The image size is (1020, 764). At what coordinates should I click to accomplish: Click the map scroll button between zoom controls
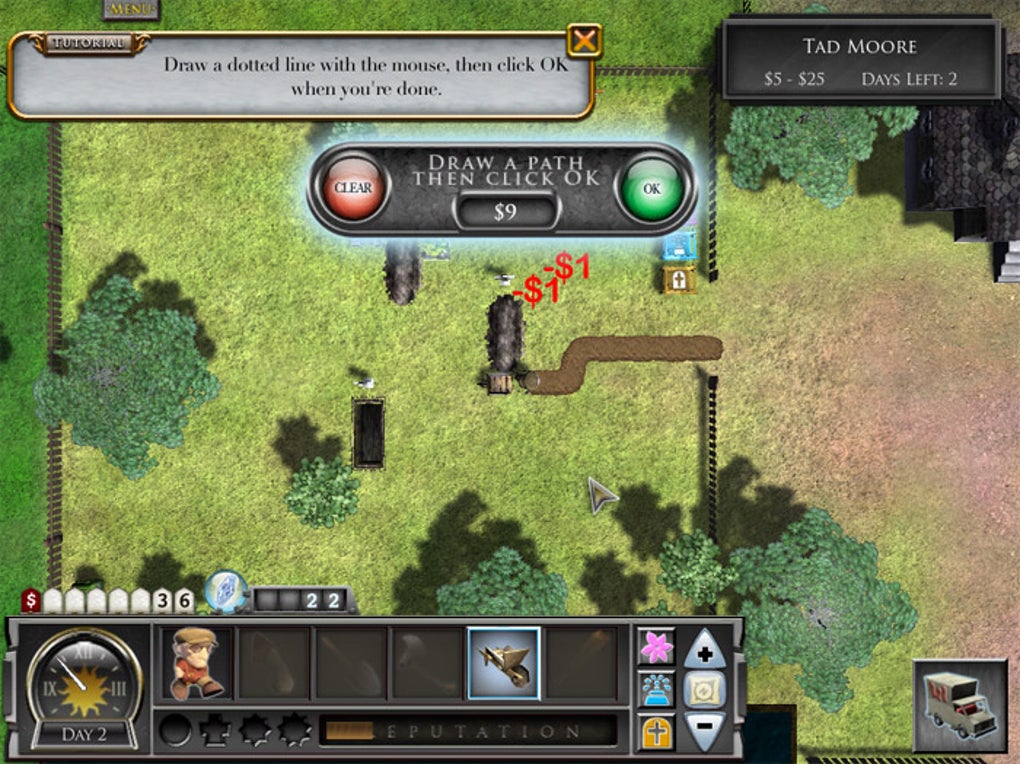[x=704, y=690]
